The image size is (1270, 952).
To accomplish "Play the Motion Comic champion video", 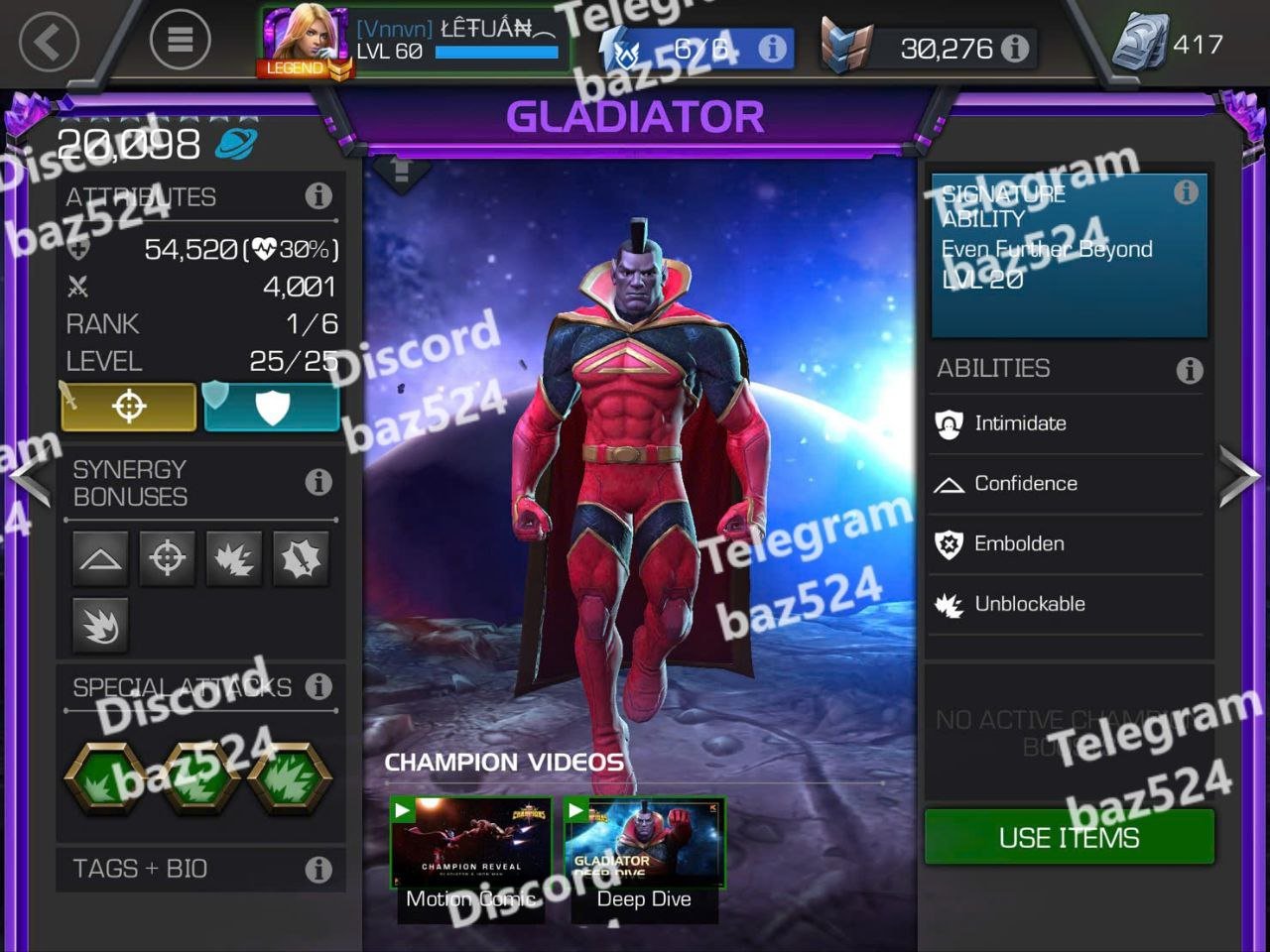I will (471, 856).
